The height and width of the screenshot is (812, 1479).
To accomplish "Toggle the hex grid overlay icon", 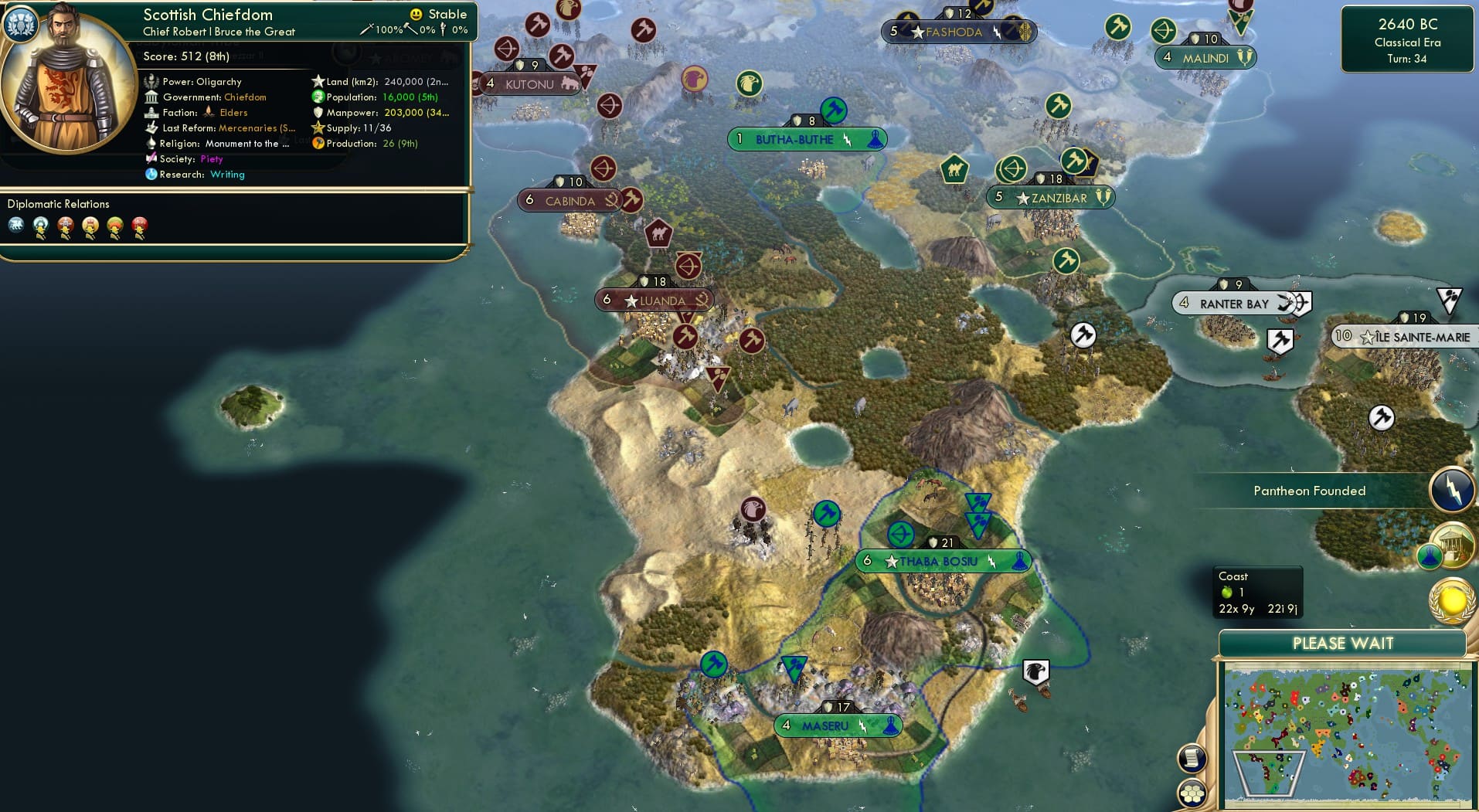I will tap(1192, 793).
